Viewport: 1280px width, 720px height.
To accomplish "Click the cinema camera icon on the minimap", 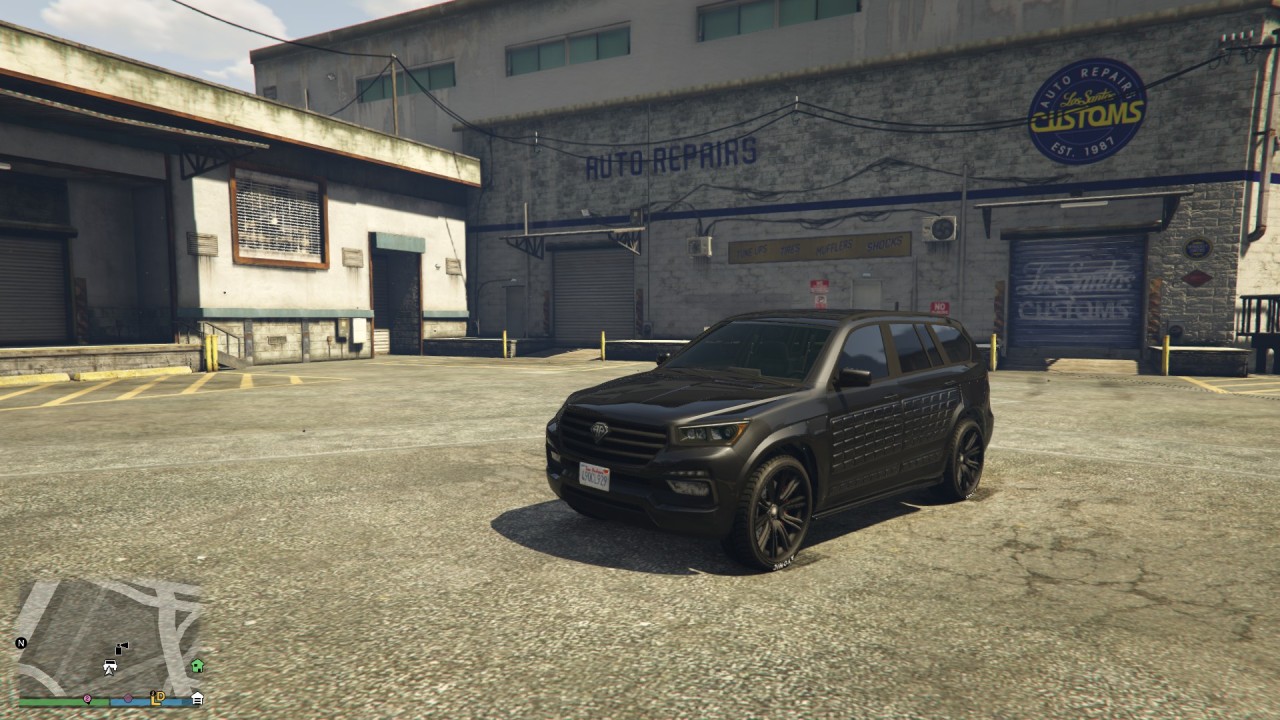I will pos(121,647).
